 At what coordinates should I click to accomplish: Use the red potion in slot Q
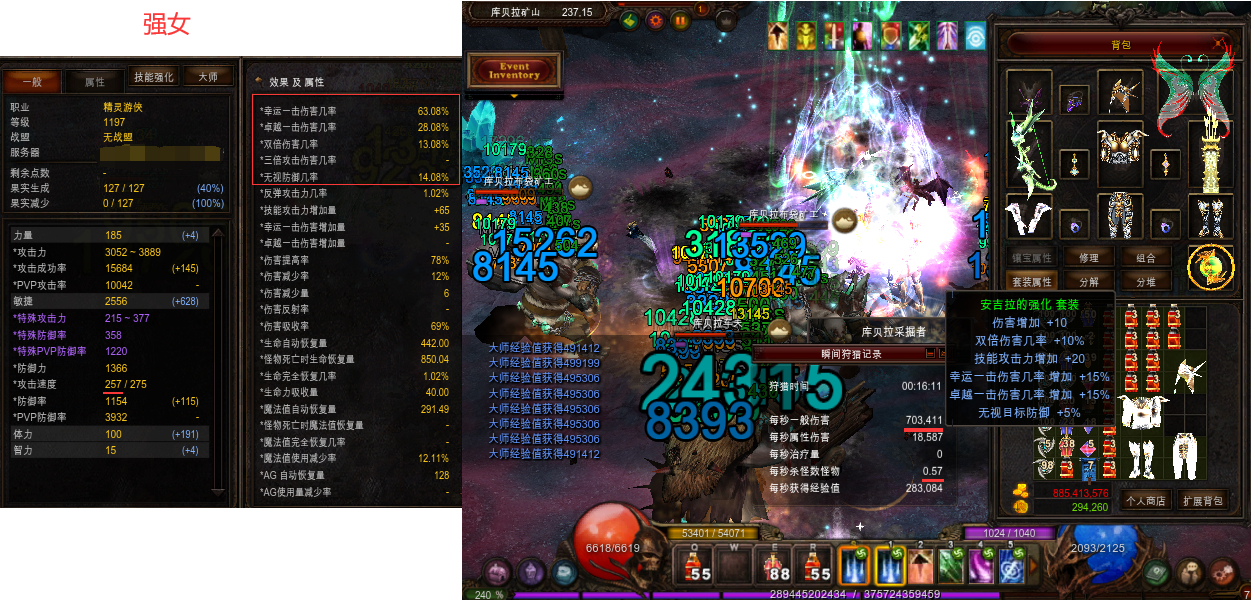697,565
